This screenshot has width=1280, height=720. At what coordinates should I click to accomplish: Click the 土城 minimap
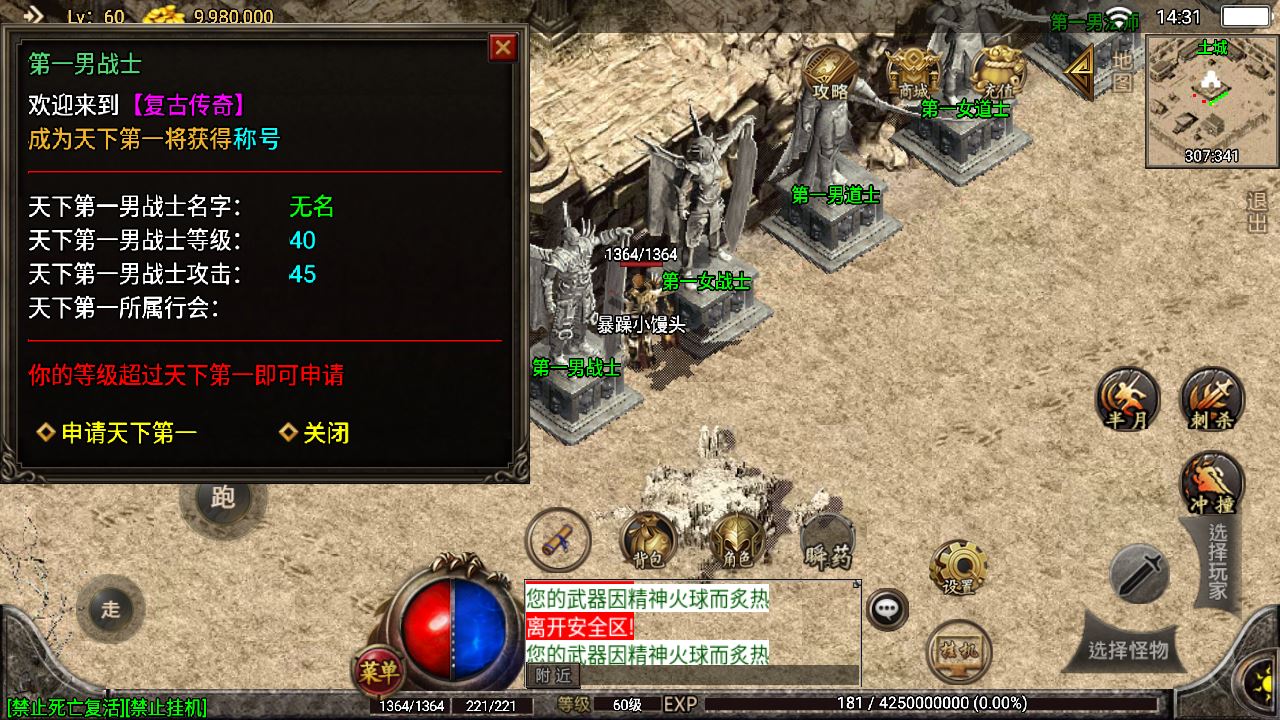[x=1211, y=100]
